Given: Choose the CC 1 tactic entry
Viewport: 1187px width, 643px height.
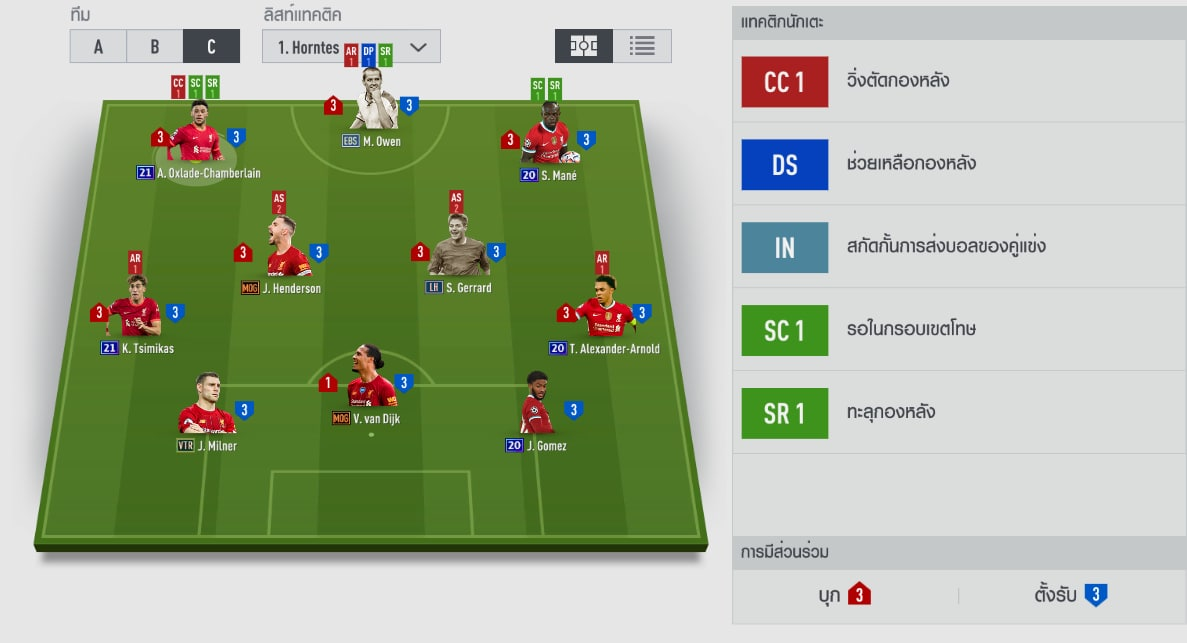Looking at the screenshot, I should click(x=785, y=82).
